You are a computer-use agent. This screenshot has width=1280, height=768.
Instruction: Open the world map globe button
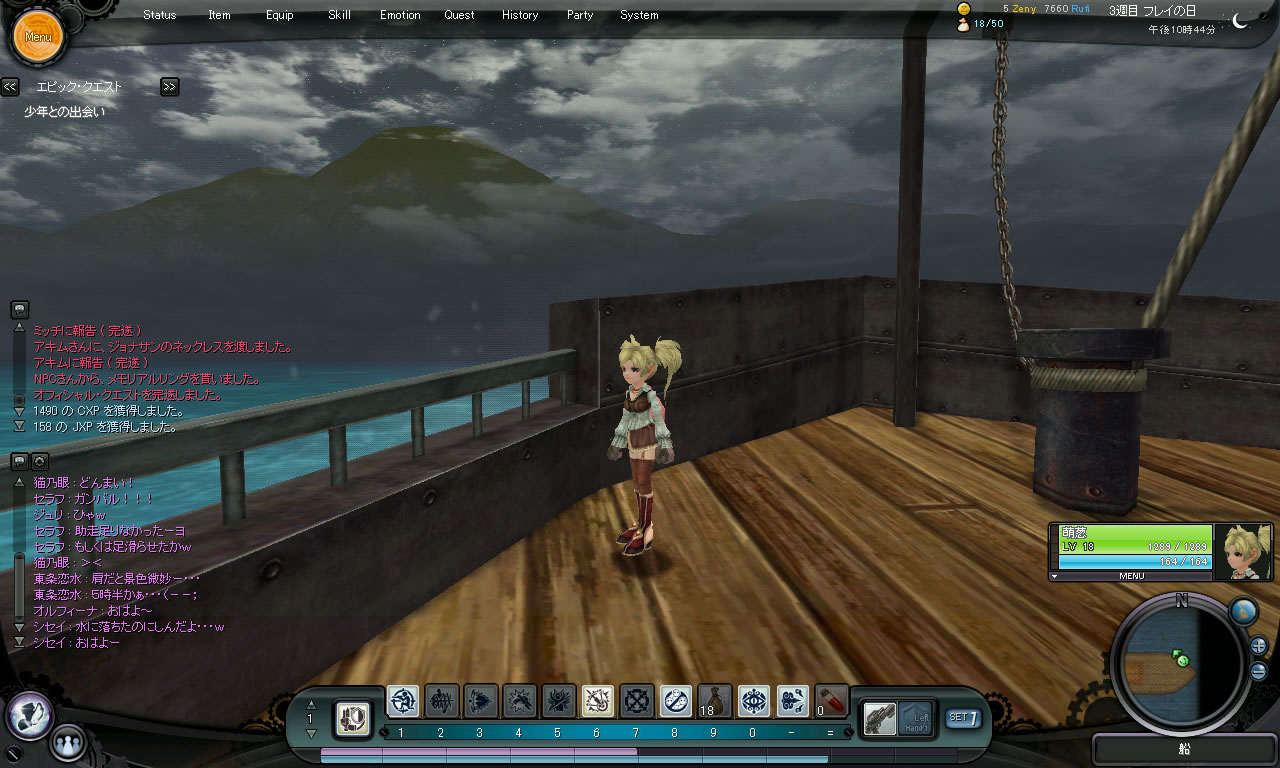1242,611
